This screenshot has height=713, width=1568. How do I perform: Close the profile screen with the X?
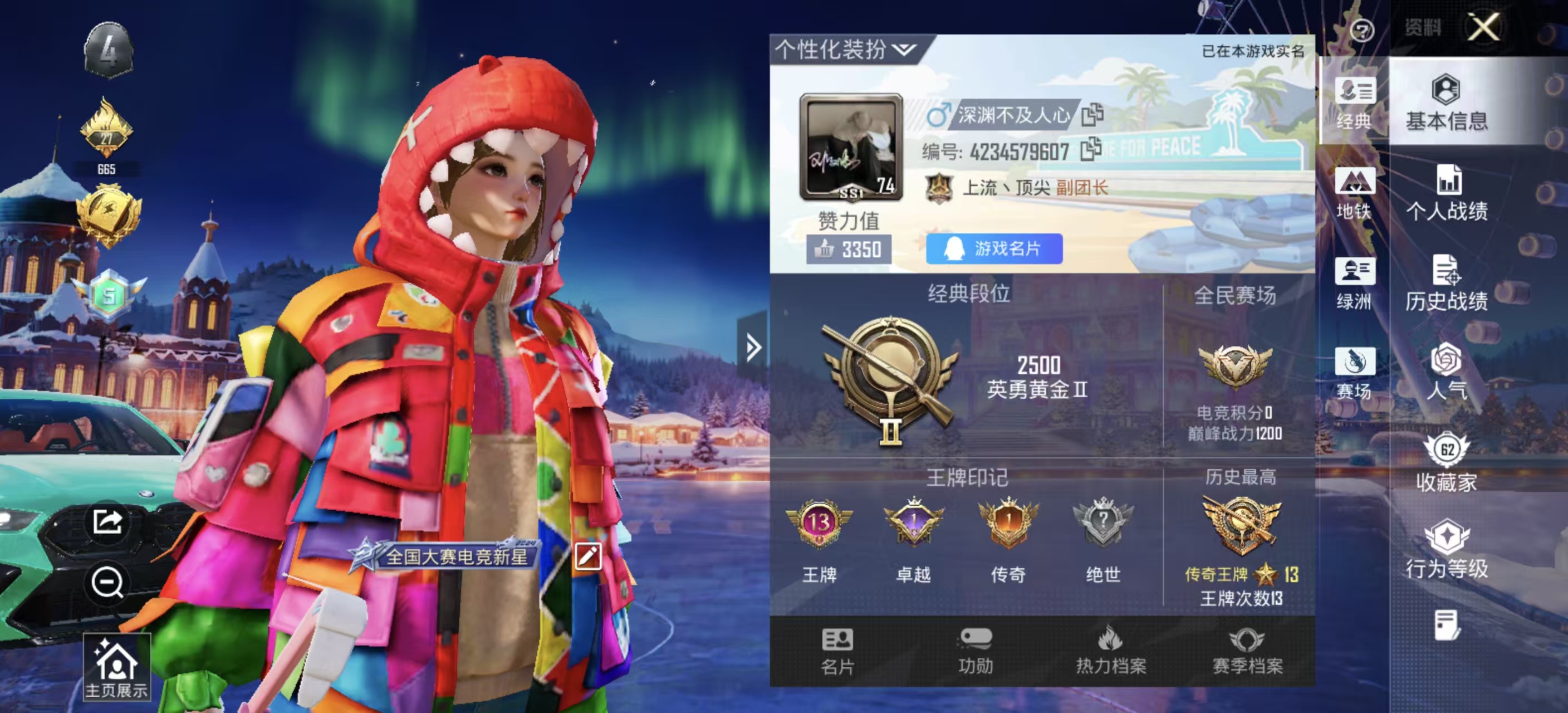click(x=1483, y=27)
